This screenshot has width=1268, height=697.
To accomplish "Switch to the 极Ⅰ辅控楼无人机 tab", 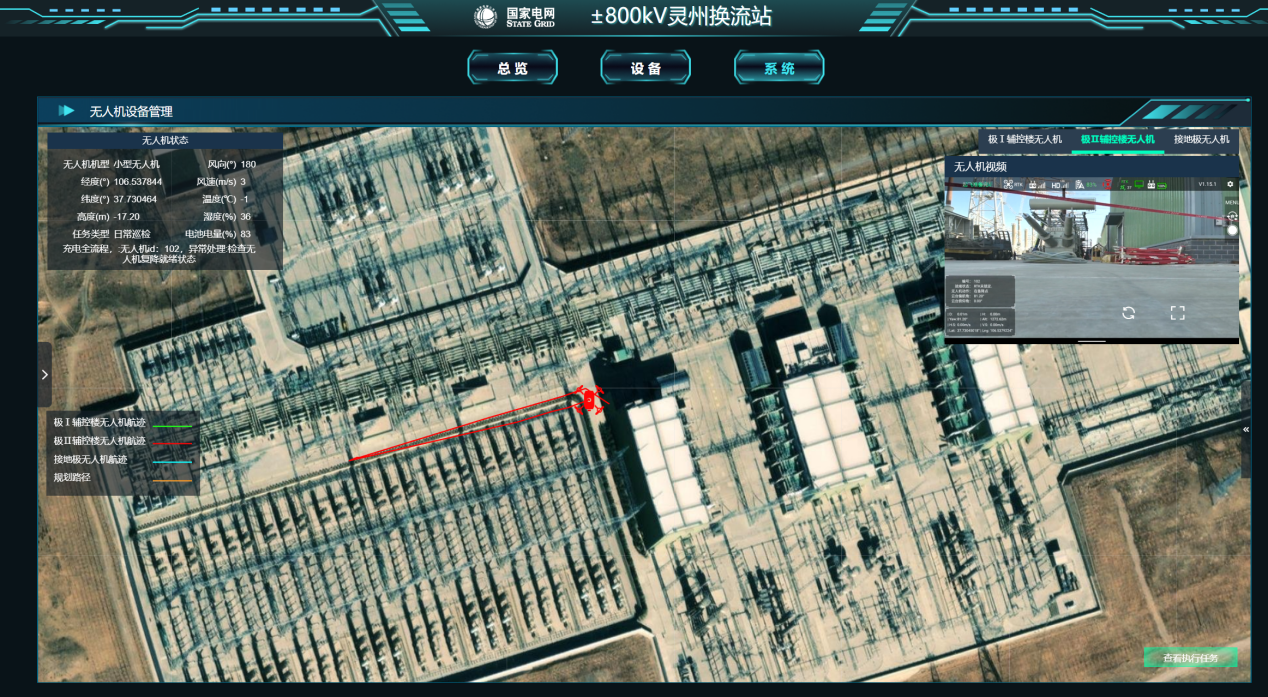I will [x=1024, y=139].
